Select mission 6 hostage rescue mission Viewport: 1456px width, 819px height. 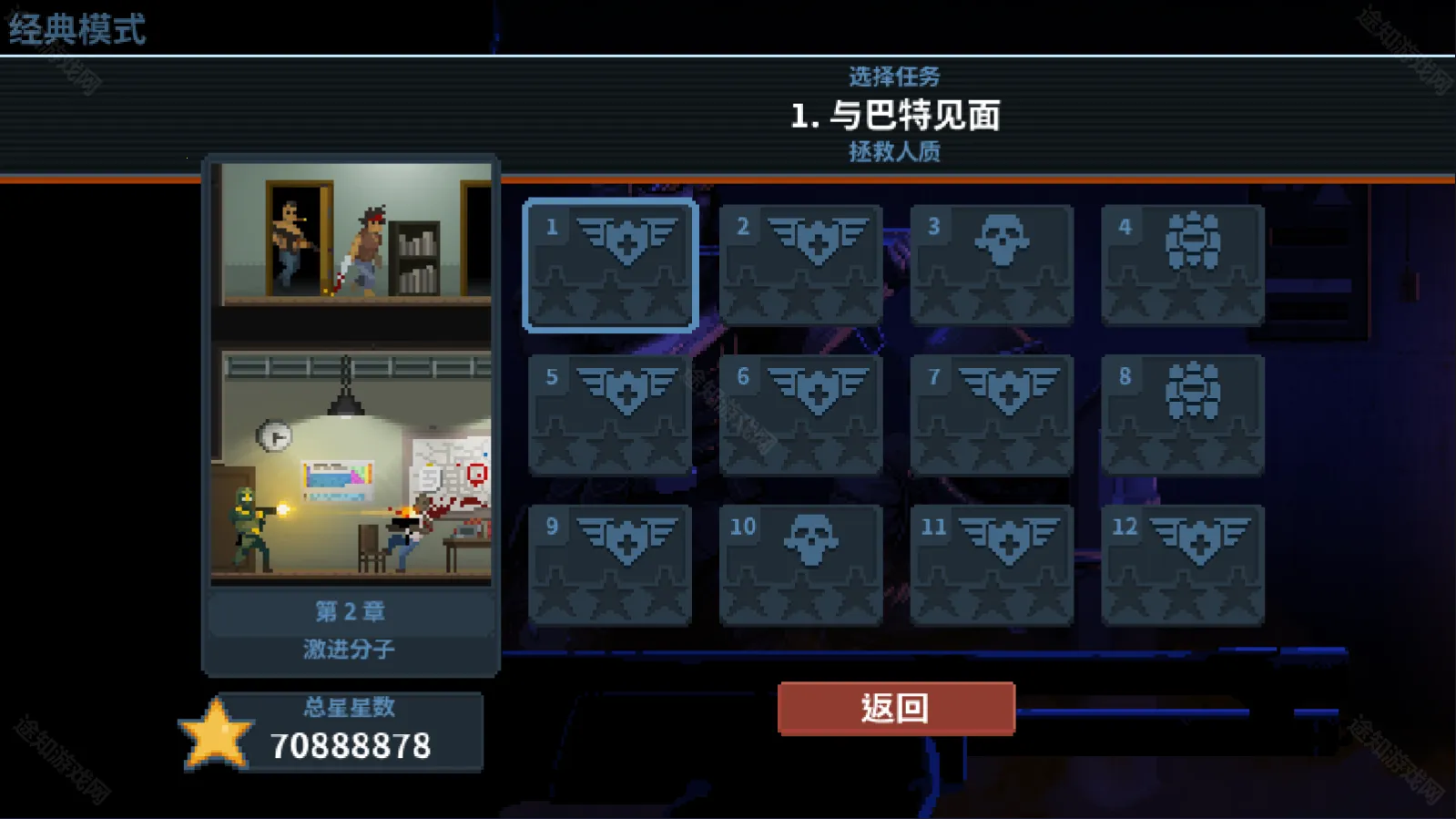pyautogui.click(x=800, y=413)
